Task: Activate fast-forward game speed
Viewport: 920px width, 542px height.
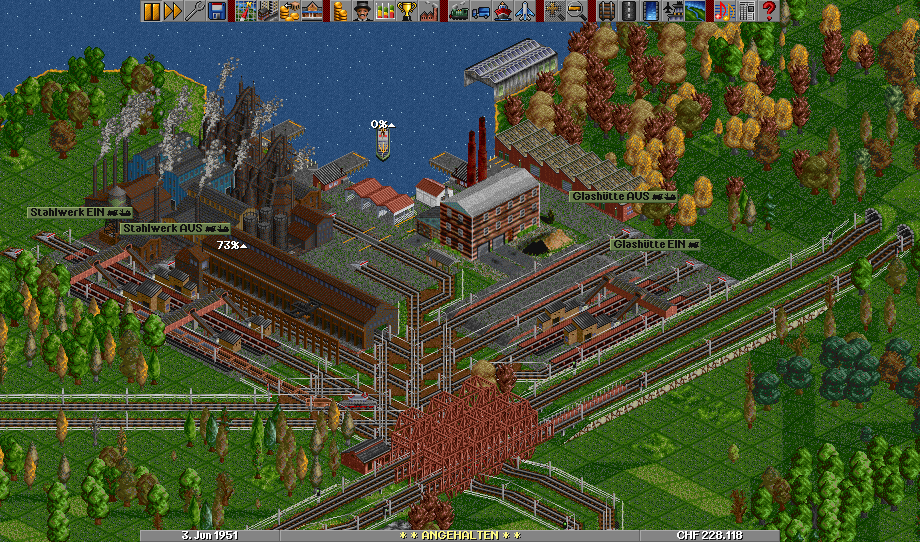Action: [173, 11]
